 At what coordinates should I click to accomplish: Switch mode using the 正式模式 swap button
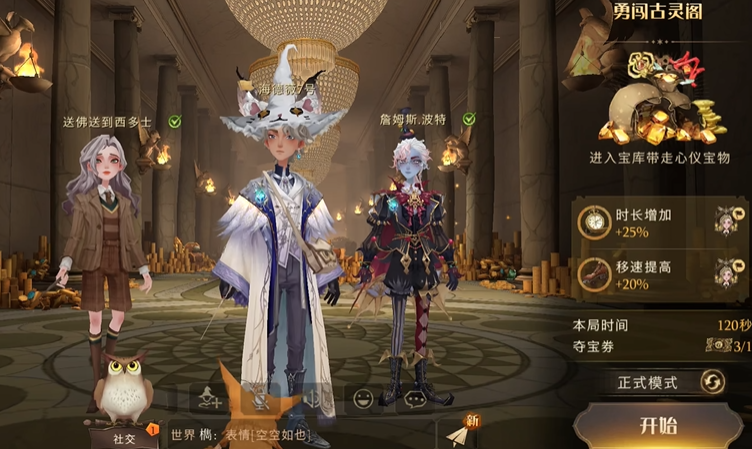(712, 382)
